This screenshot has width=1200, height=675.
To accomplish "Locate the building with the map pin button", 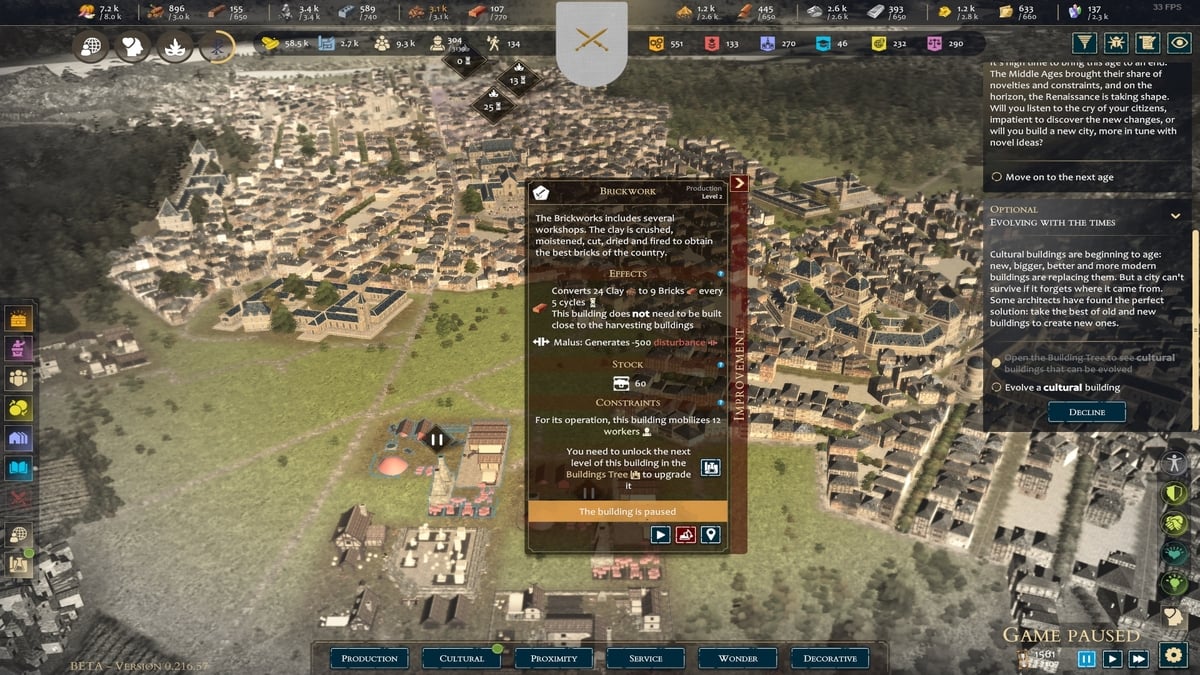I will pyautogui.click(x=711, y=535).
